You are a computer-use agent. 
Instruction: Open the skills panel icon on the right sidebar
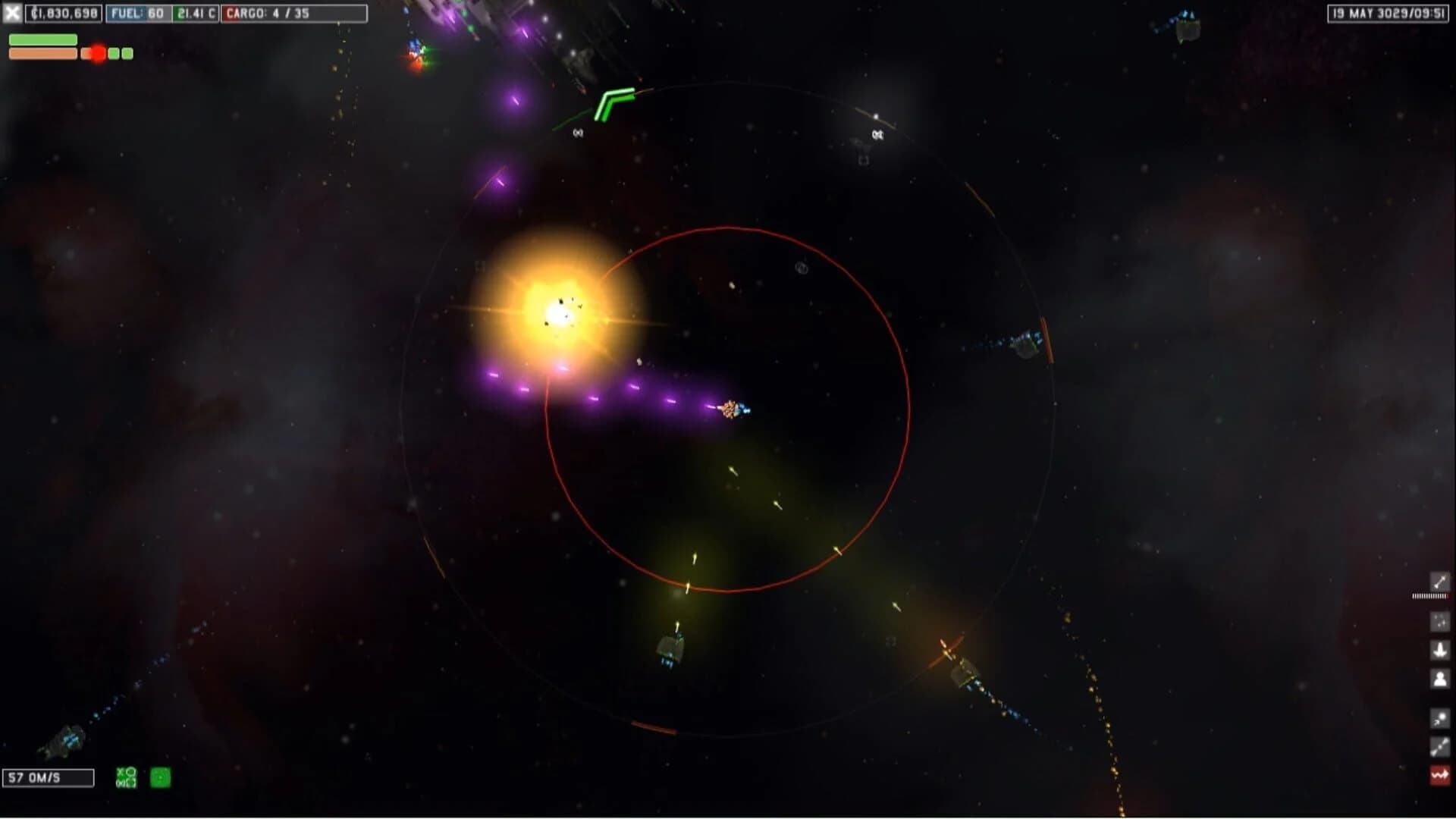[1439, 621]
